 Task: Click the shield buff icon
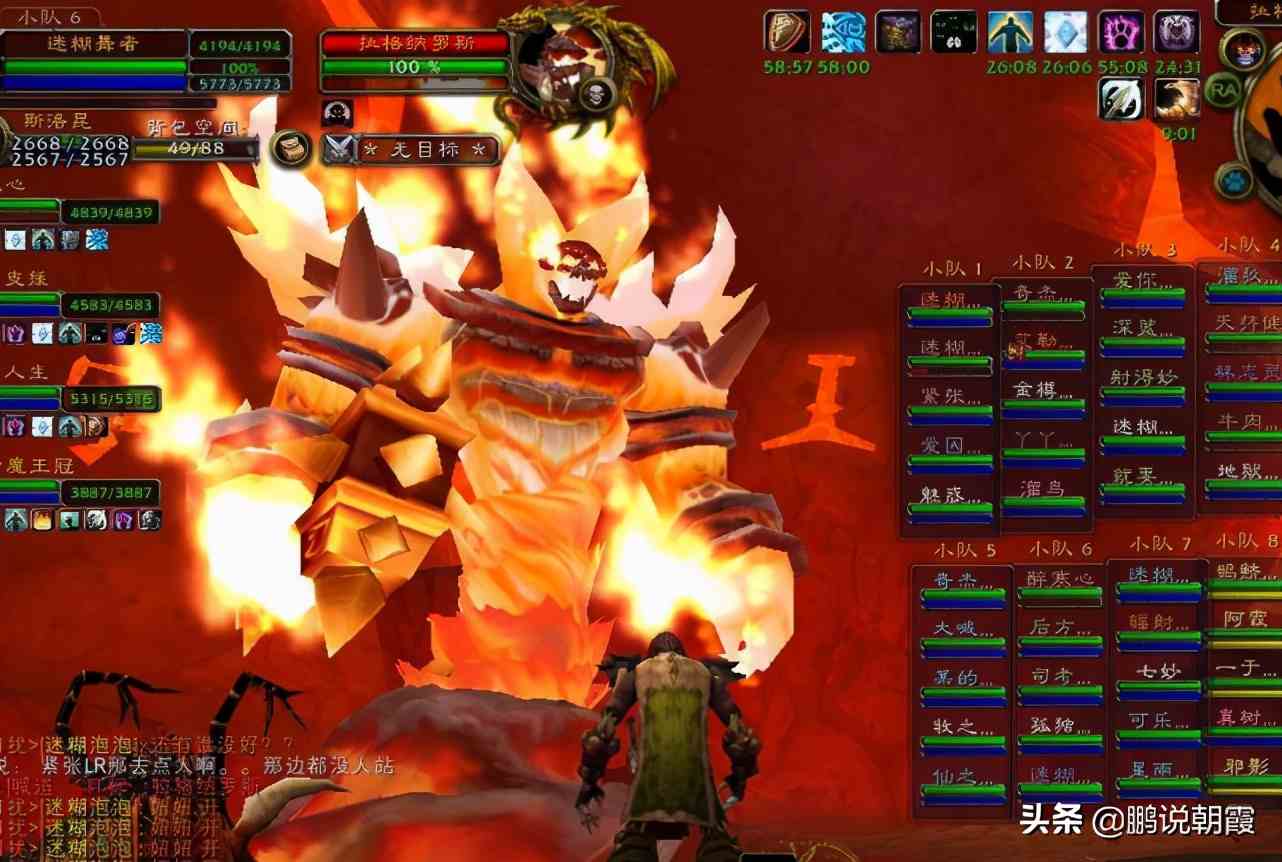787,32
